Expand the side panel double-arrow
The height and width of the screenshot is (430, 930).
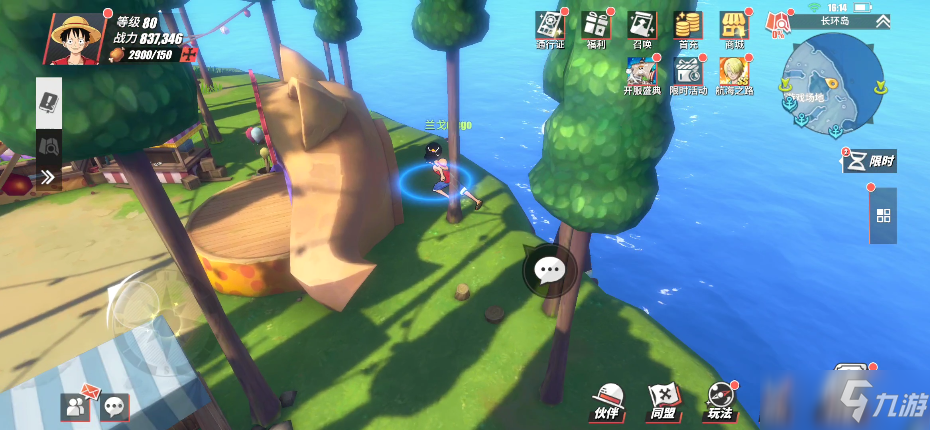pyautogui.click(x=49, y=177)
